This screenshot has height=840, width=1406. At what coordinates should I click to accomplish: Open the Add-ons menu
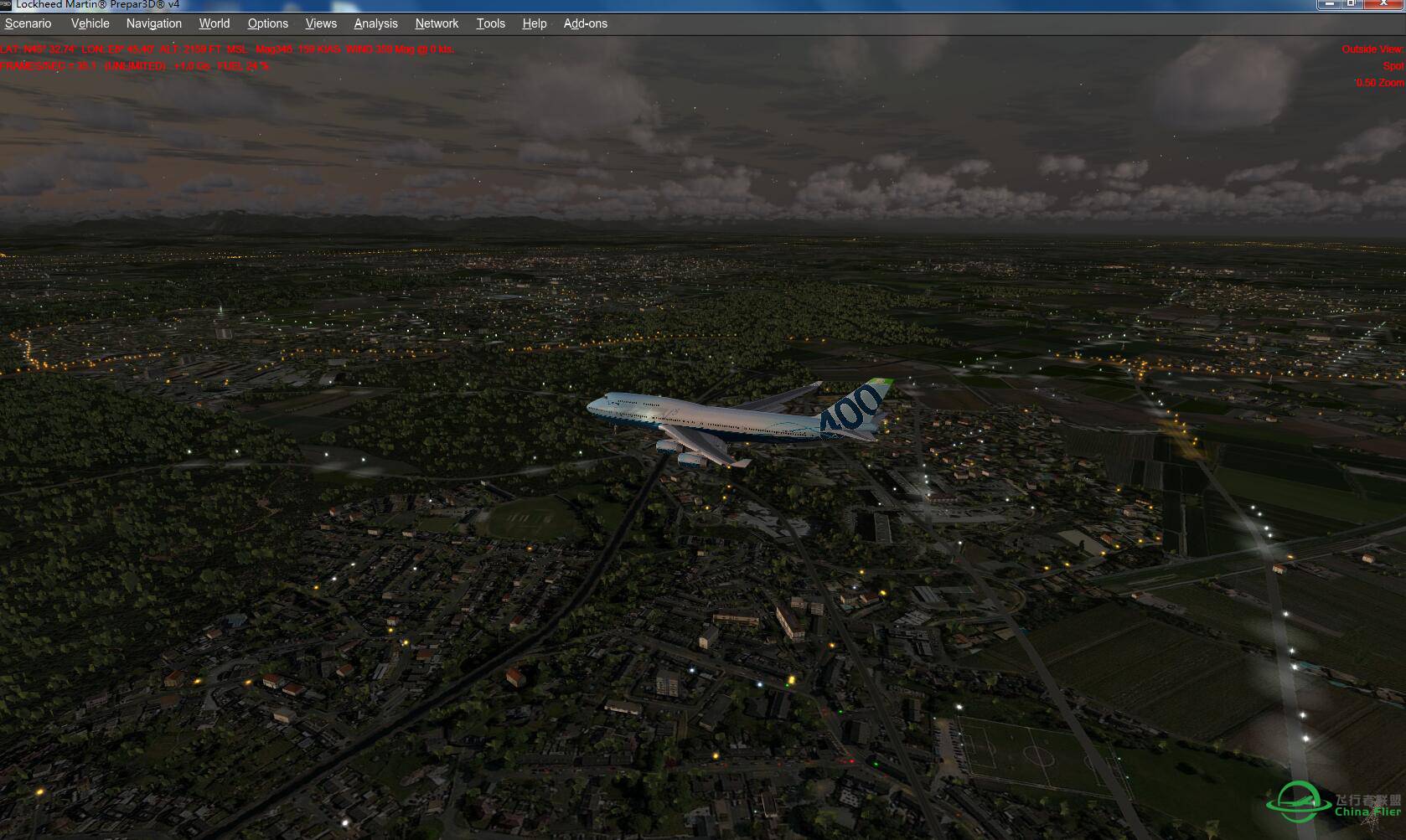(586, 23)
